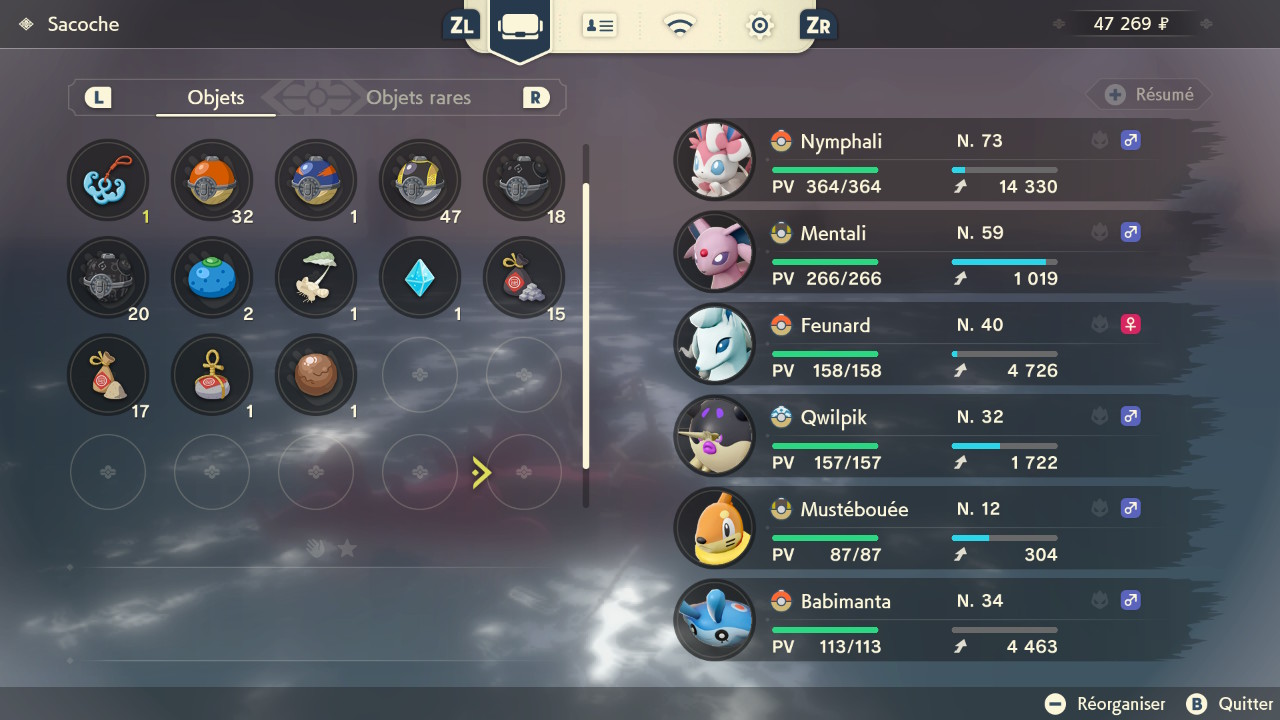This screenshot has height=720, width=1280.
Task: Open the communication wifi tab
Action: [x=680, y=25]
